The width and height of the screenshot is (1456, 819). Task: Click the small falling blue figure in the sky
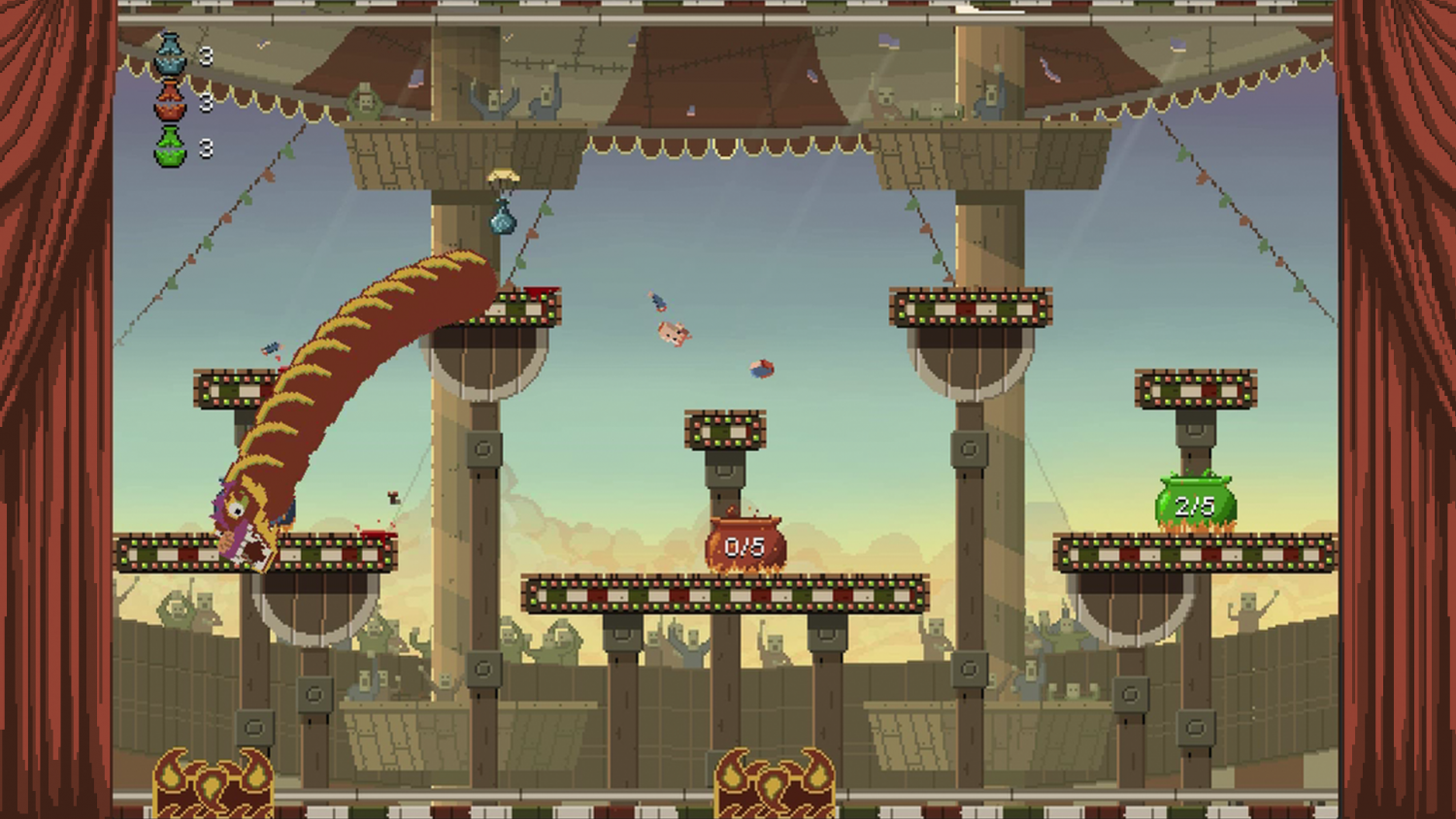656,300
